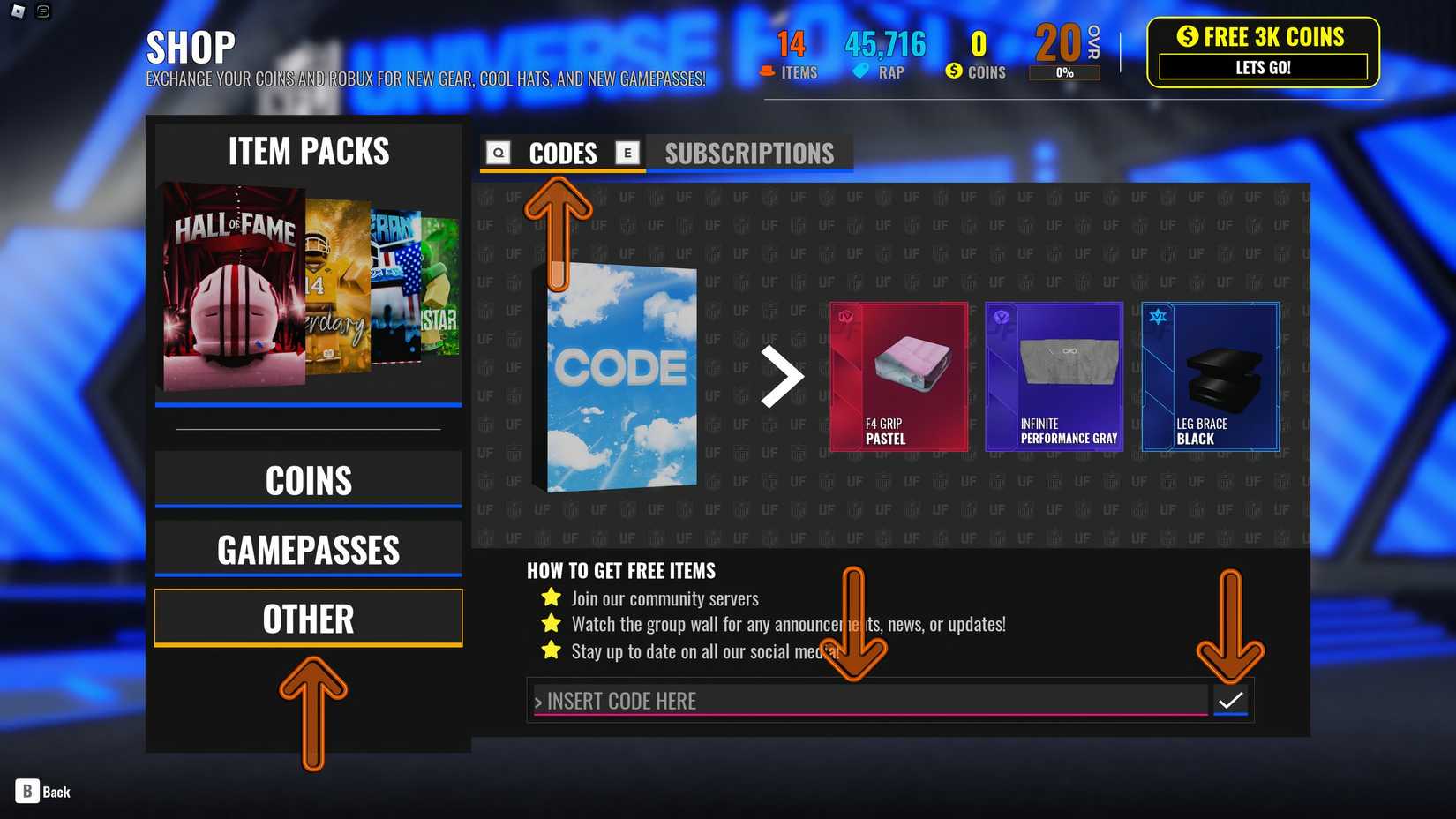Select the OTHER category

[x=308, y=619]
